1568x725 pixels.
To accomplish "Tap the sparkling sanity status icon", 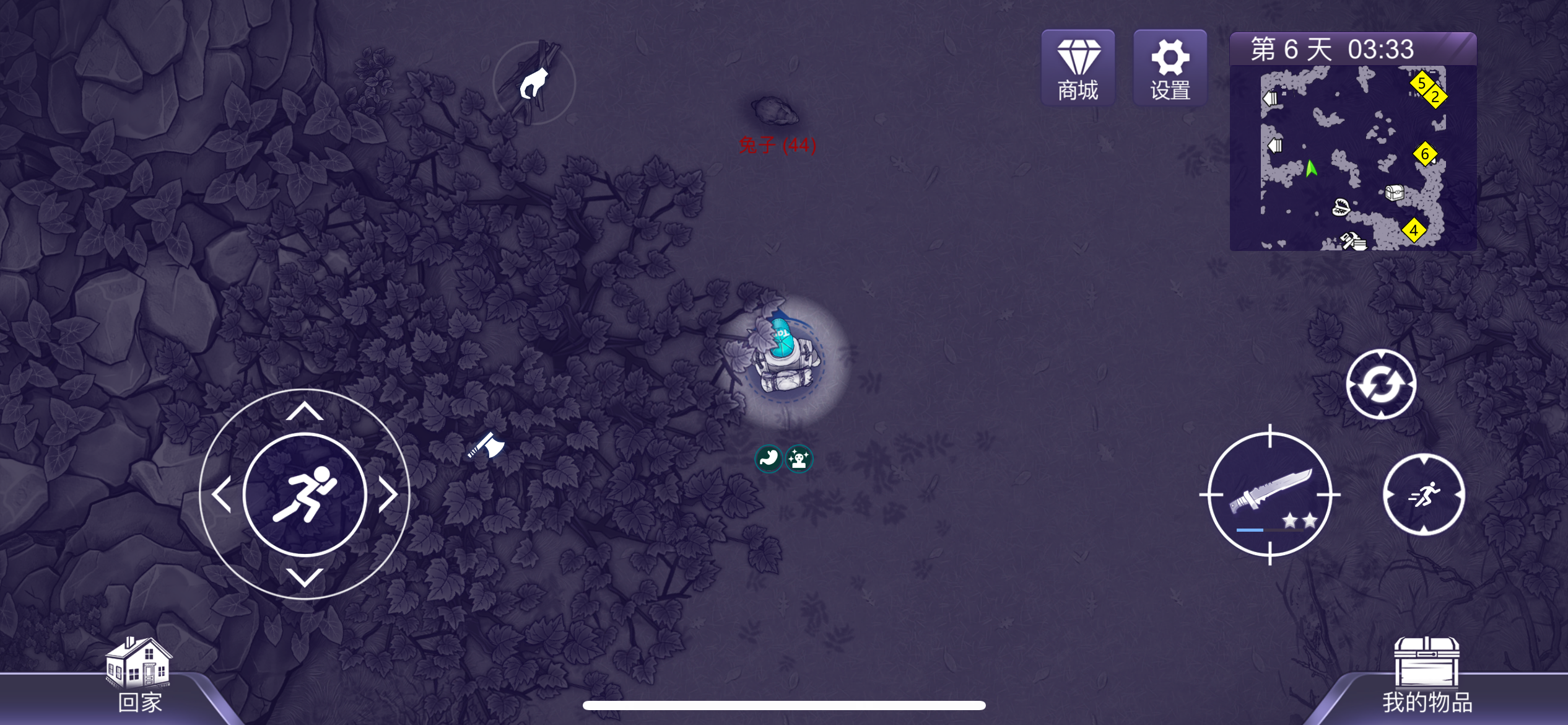I will pos(799,459).
